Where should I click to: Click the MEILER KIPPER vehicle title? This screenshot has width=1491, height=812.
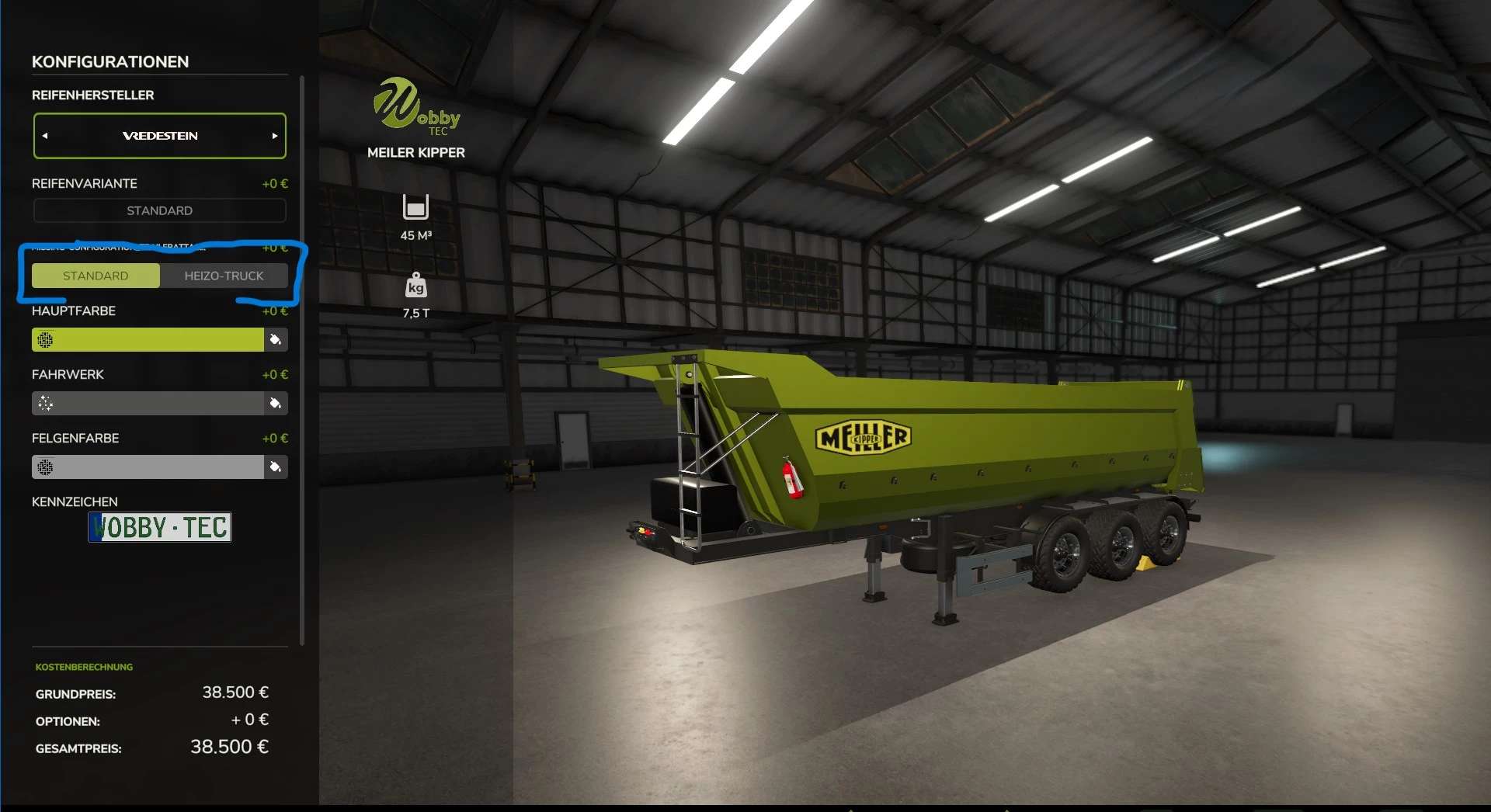click(x=415, y=153)
